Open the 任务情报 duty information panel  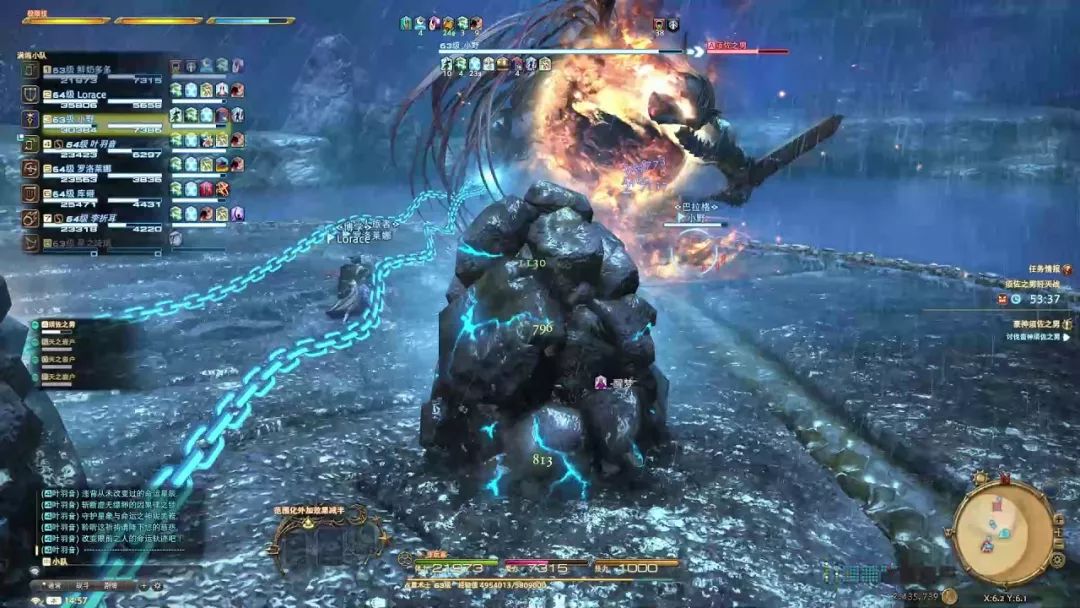(x=1050, y=269)
